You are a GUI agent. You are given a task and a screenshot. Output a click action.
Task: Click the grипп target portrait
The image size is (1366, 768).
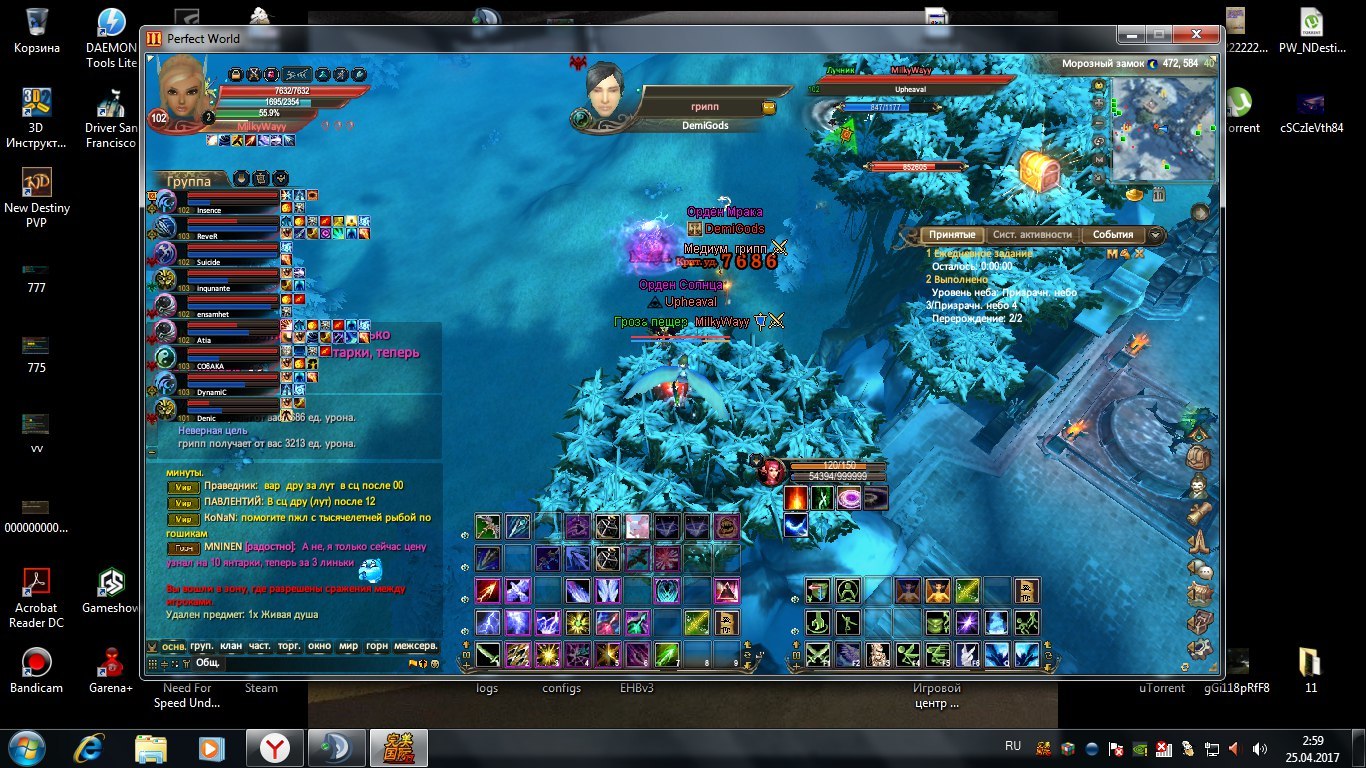606,91
